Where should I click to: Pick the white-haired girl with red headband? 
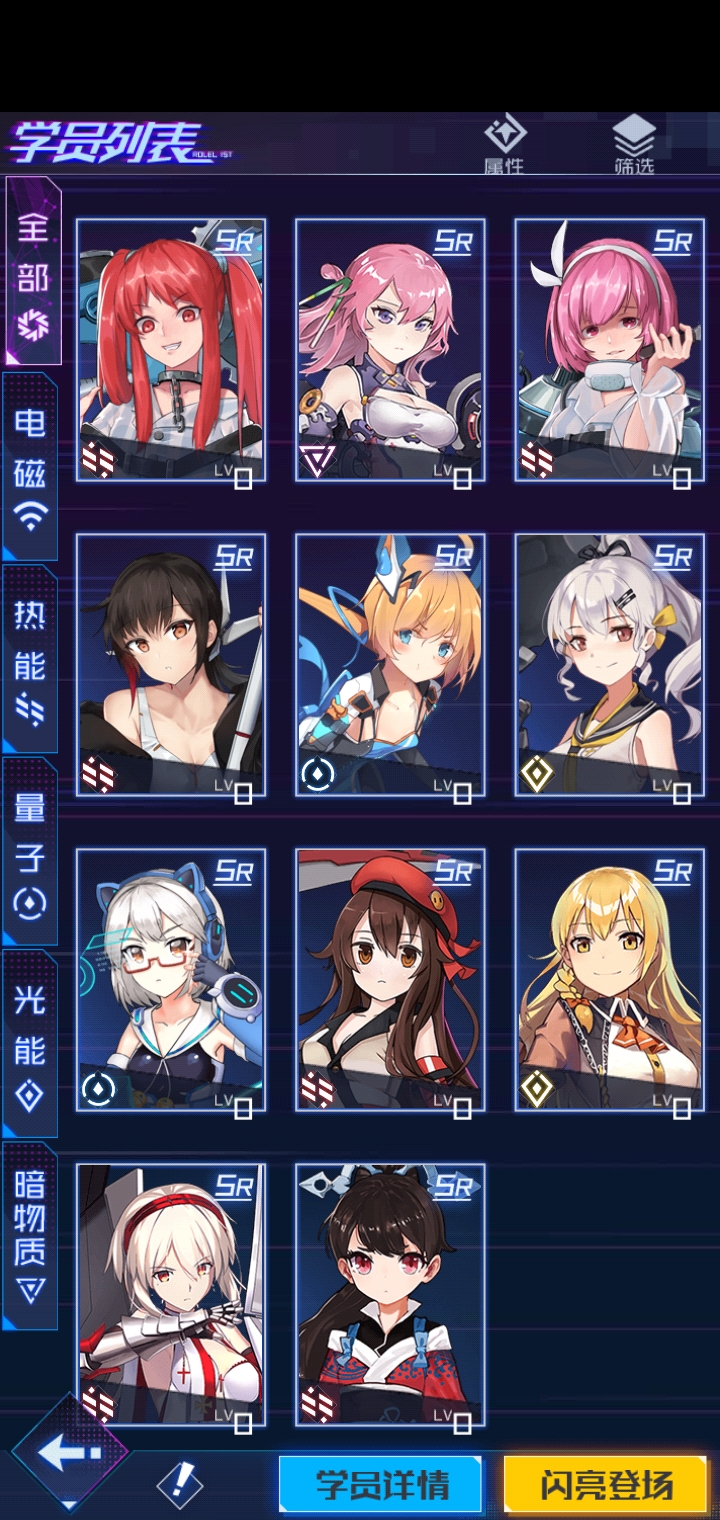point(171,1295)
